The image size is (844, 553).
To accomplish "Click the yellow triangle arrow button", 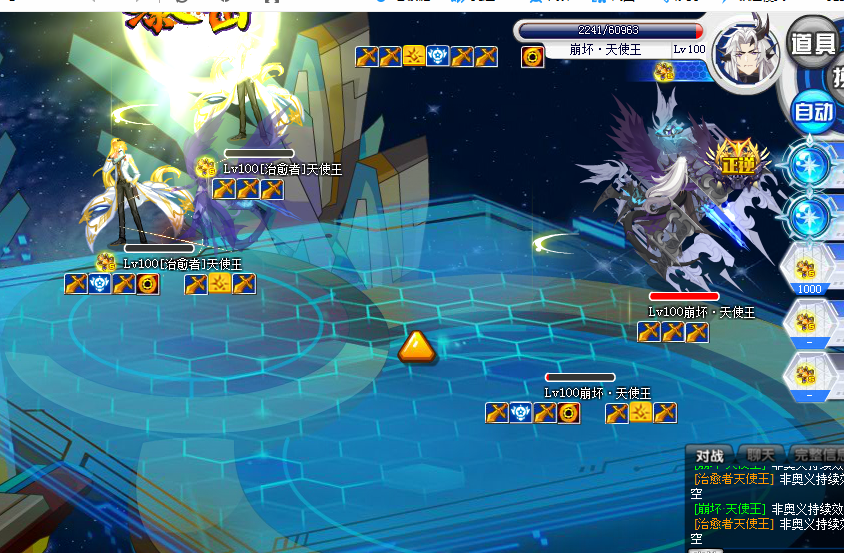I will pos(417,347).
